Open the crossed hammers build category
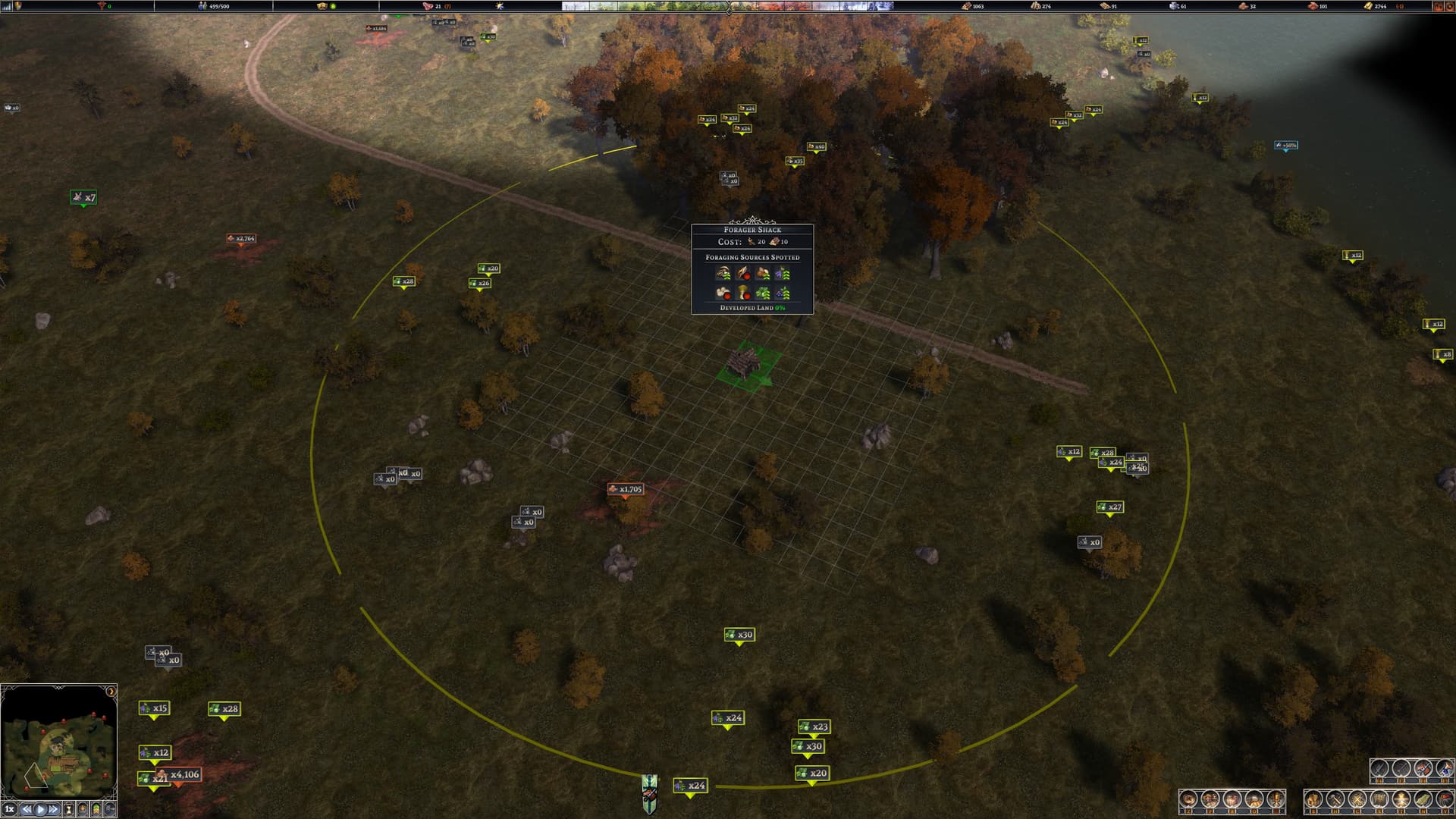 tap(1335, 799)
